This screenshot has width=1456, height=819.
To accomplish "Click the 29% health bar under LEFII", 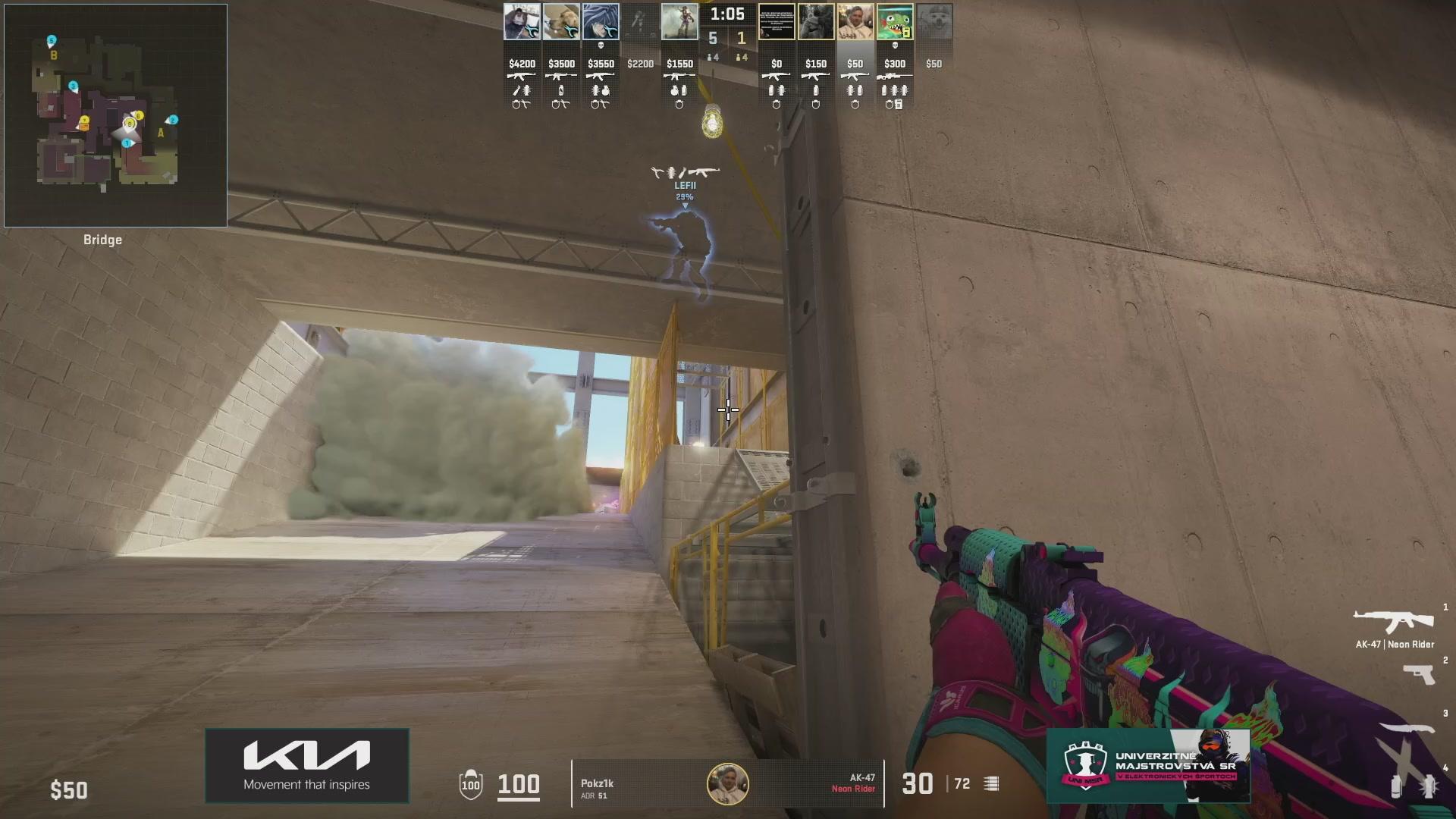I will click(x=684, y=196).
